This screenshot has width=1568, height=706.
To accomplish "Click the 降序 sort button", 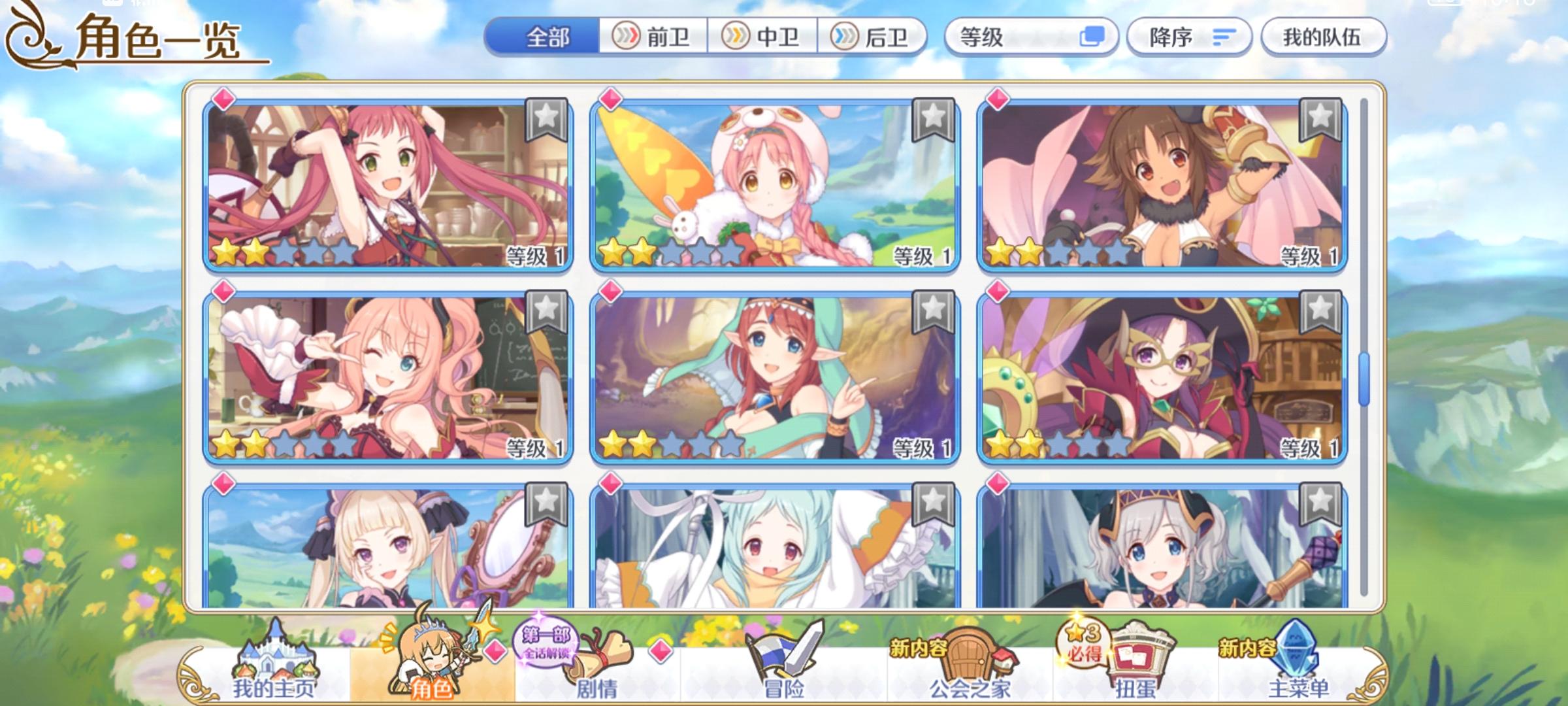I will [x=1189, y=37].
